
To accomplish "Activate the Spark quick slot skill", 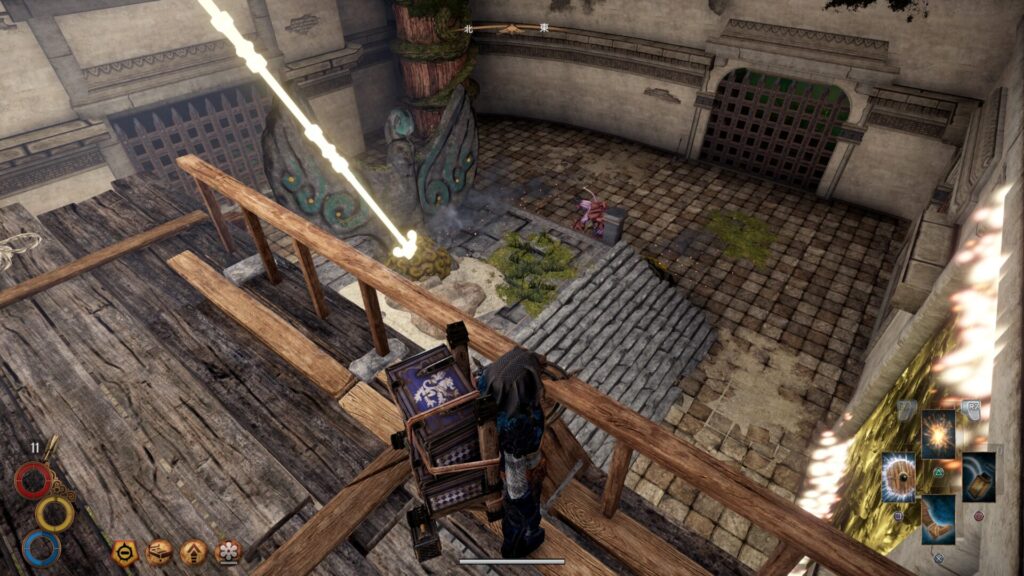I will point(938,434).
